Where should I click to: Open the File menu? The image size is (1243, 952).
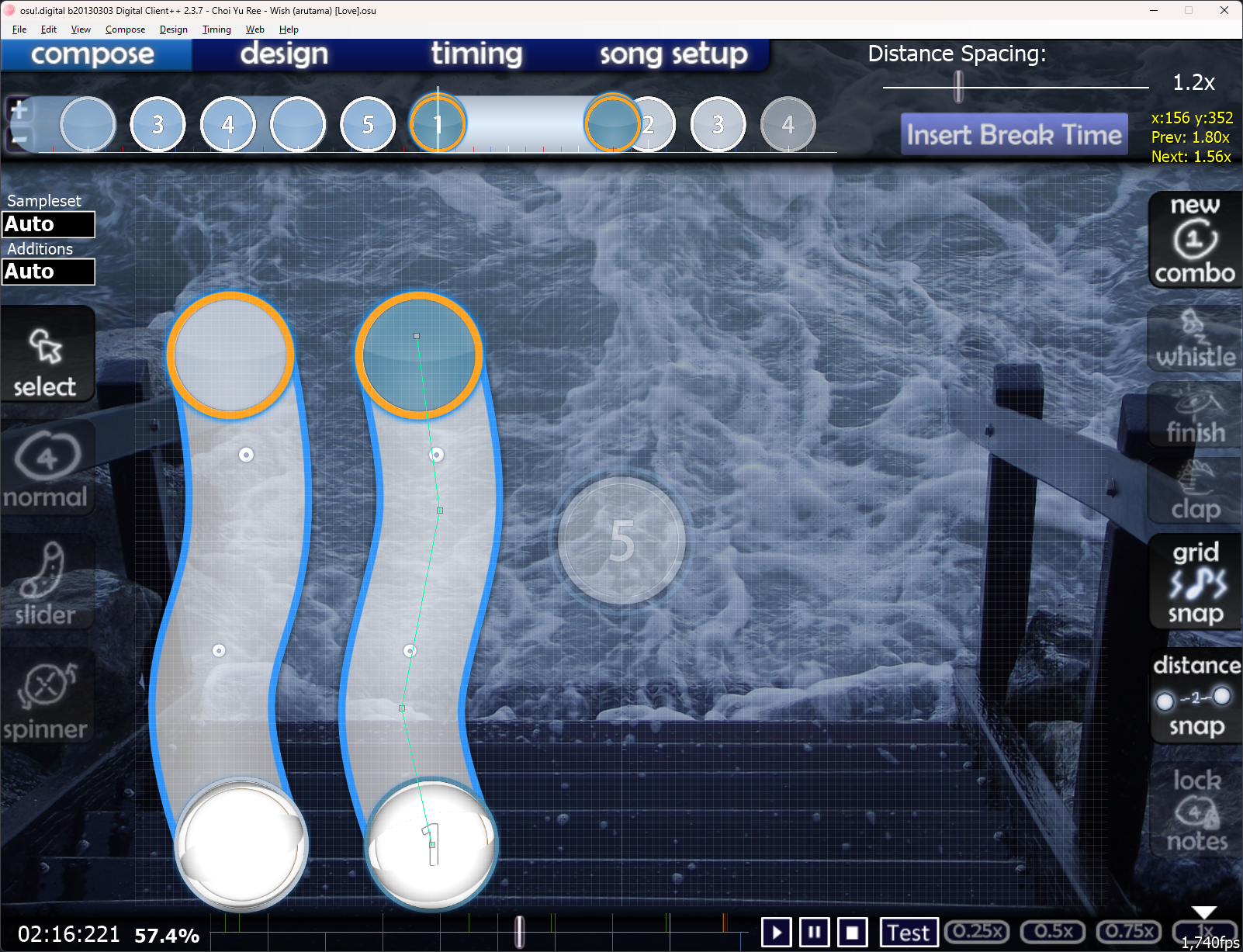click(x=19, y=29)
